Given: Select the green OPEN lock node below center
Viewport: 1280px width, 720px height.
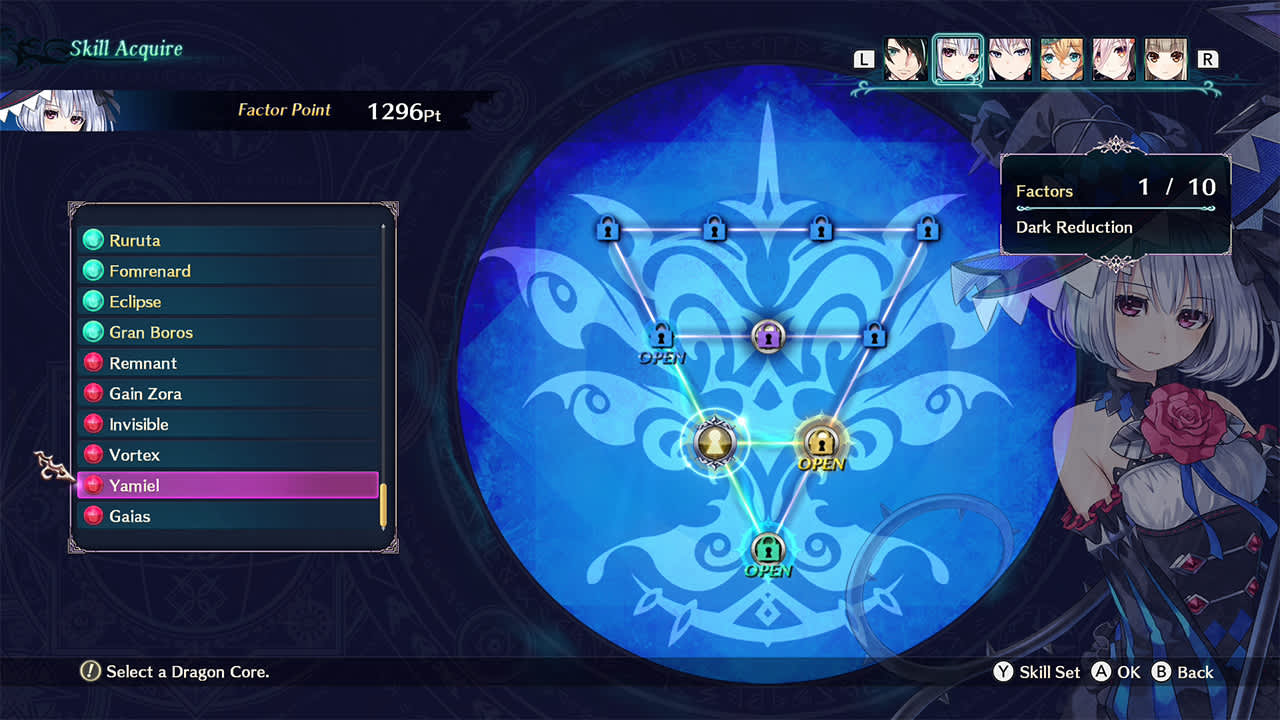Looking at the screenshot, I should click(768, 548).
